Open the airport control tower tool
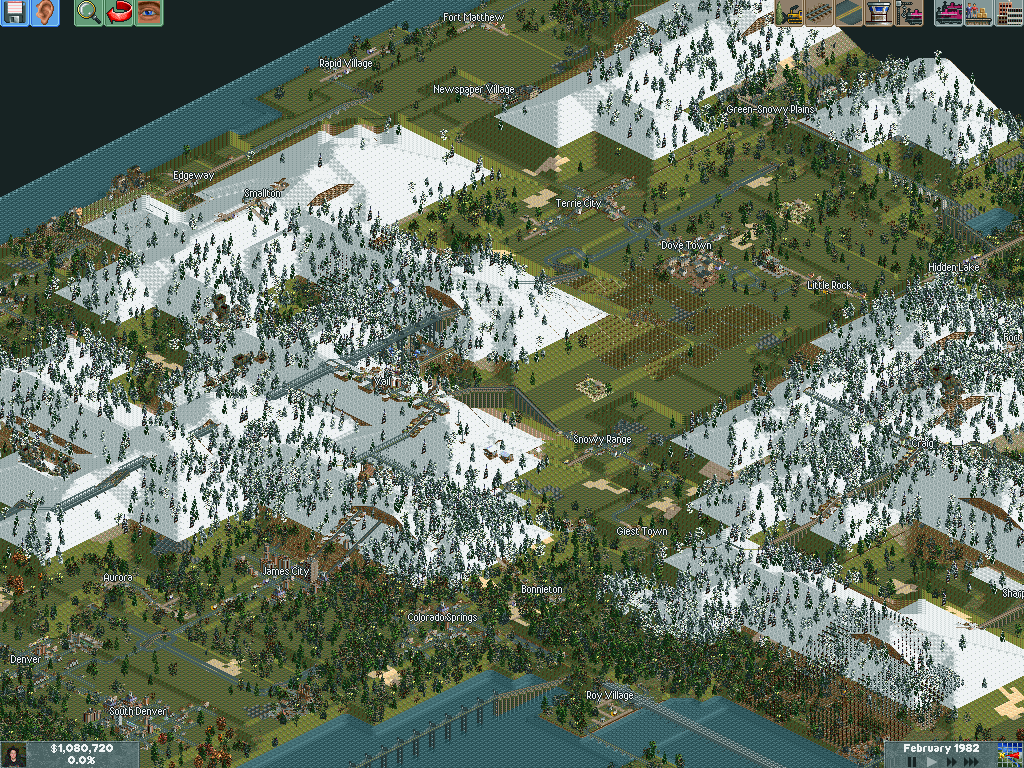1024x768 pixels. (880, 13)
